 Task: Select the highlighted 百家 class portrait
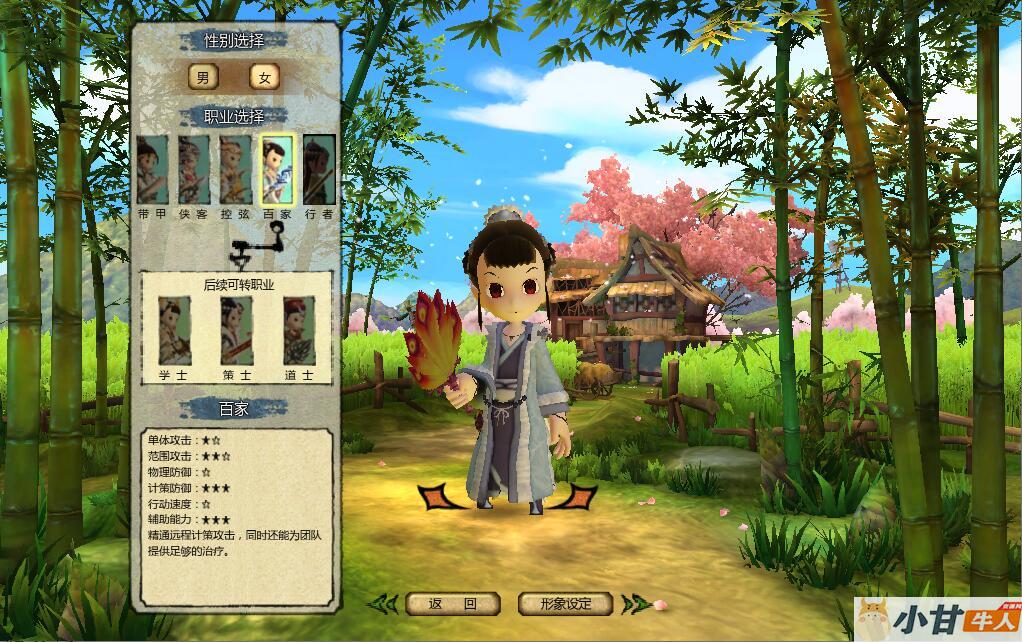click(x=277, y=169)
